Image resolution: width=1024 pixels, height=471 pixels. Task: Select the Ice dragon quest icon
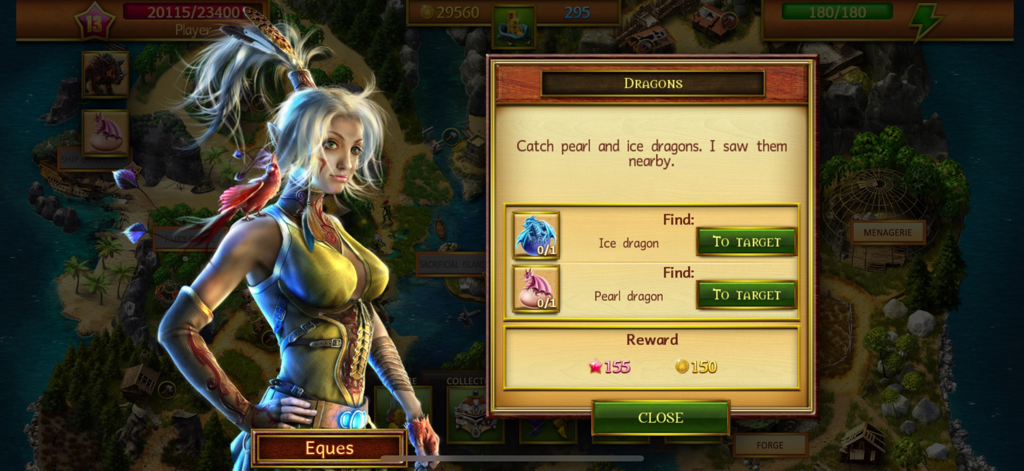536,236
